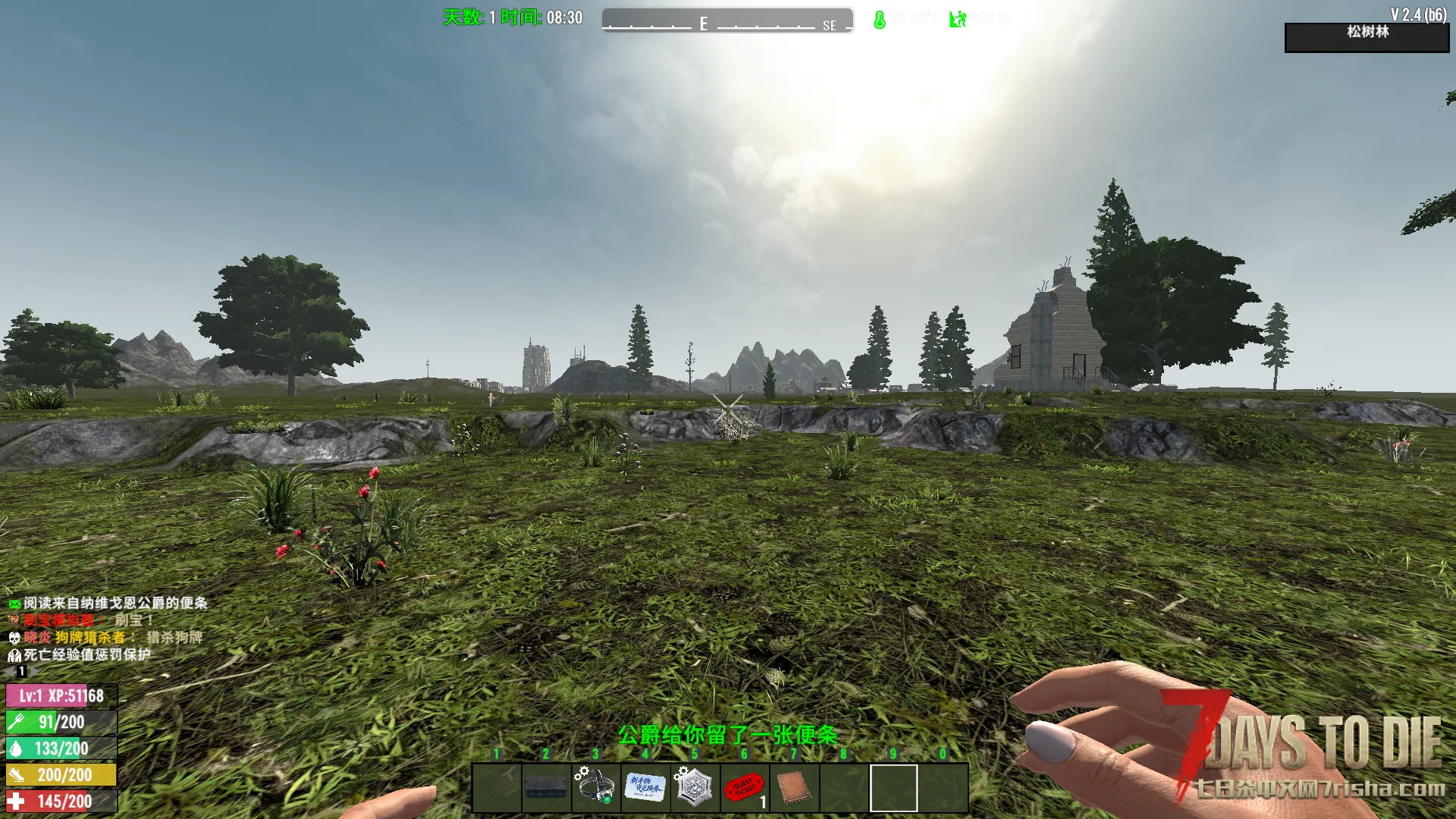
Task: Go to previous buff list page arrow
Action: (x=9, y=671)
